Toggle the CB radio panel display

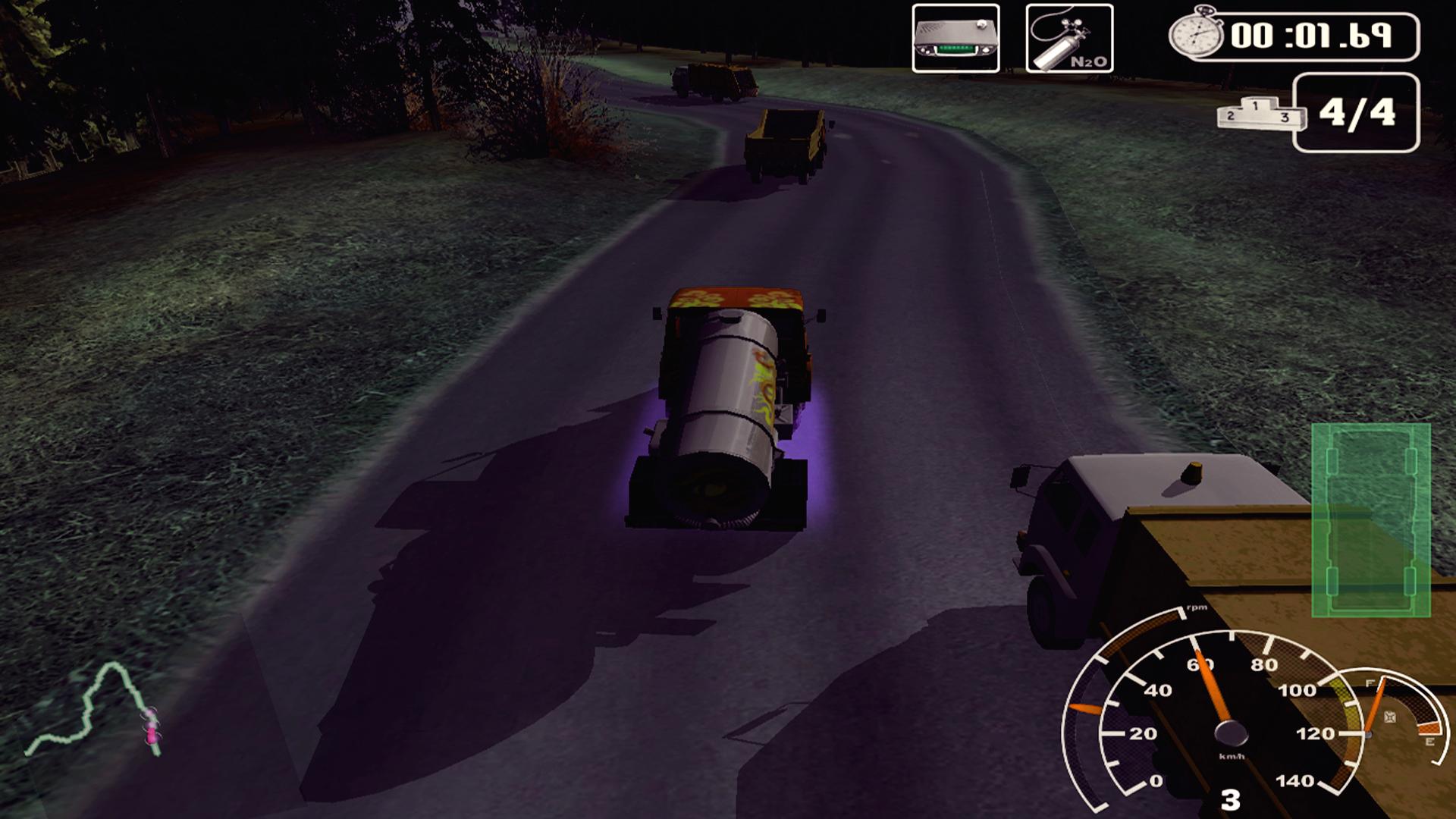click(x=955, y=38)
